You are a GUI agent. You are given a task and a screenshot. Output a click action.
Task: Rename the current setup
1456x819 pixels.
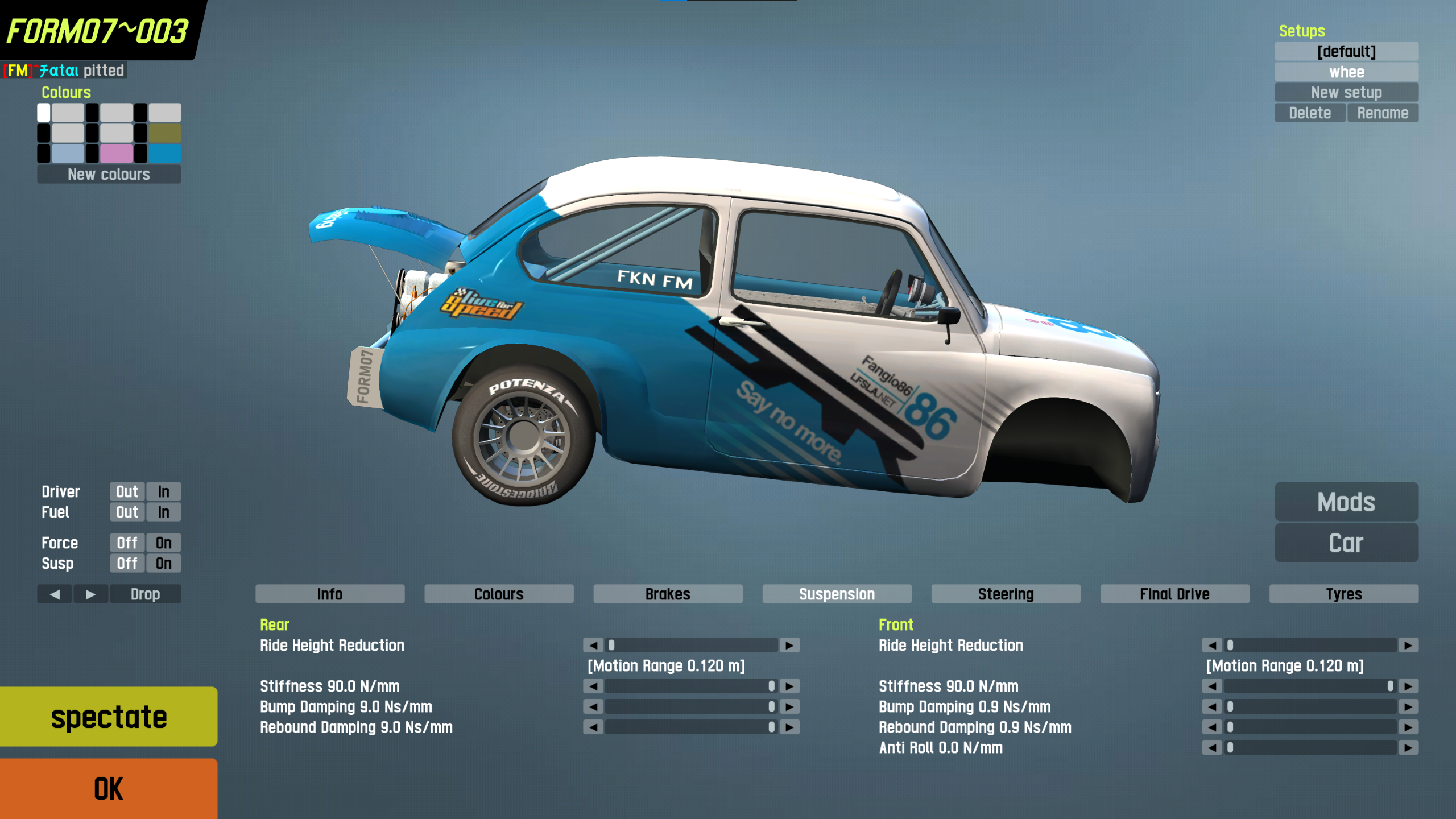[1382, 113]
